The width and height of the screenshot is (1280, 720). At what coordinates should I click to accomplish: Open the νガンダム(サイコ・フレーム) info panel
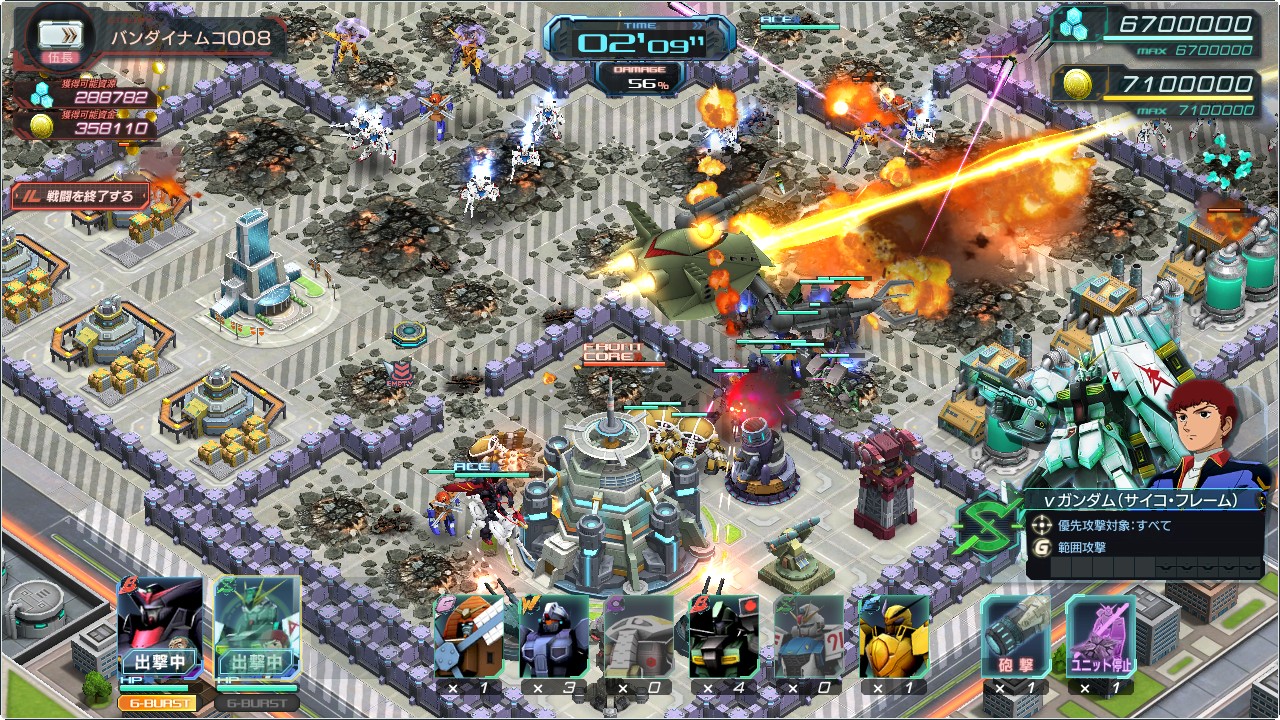1145,535
